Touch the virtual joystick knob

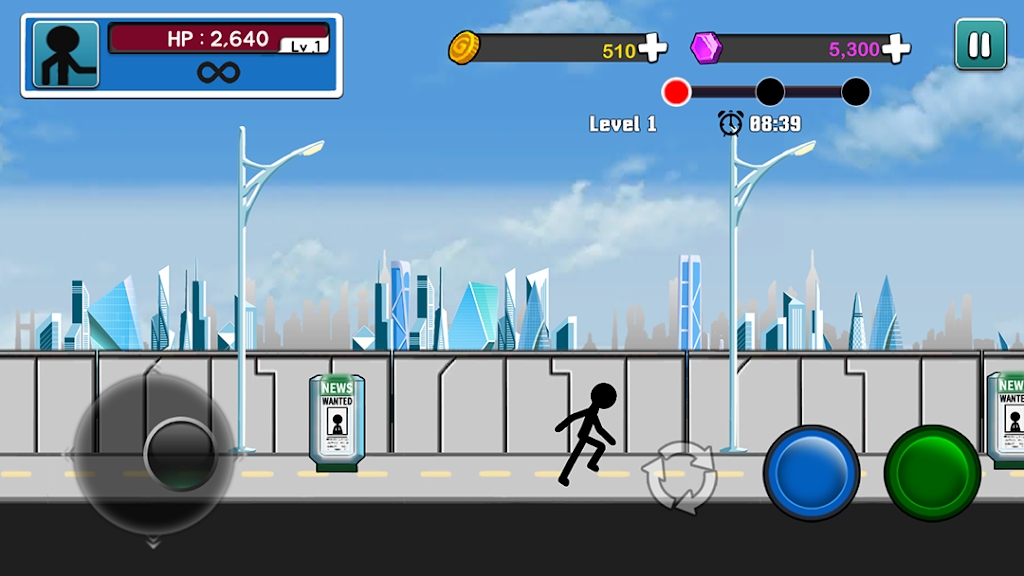[181, 455]
